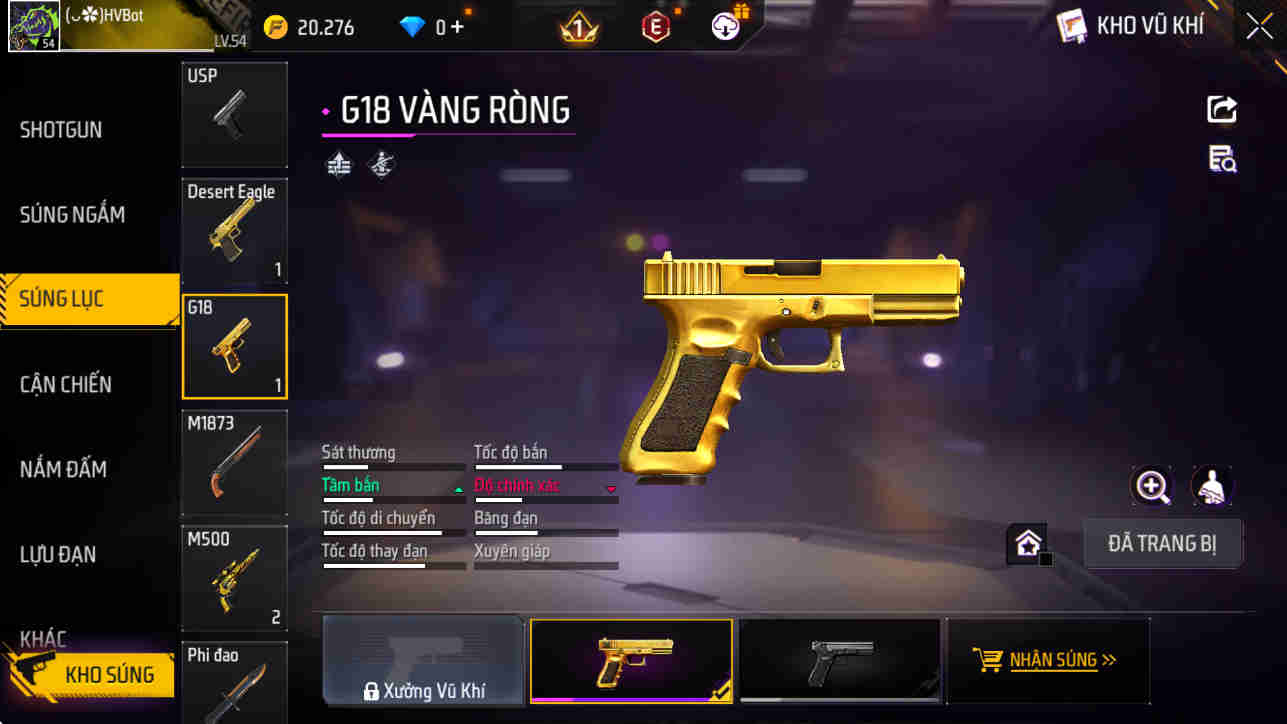Click the rank crown icon in top bar

click(x=577, y=26)
